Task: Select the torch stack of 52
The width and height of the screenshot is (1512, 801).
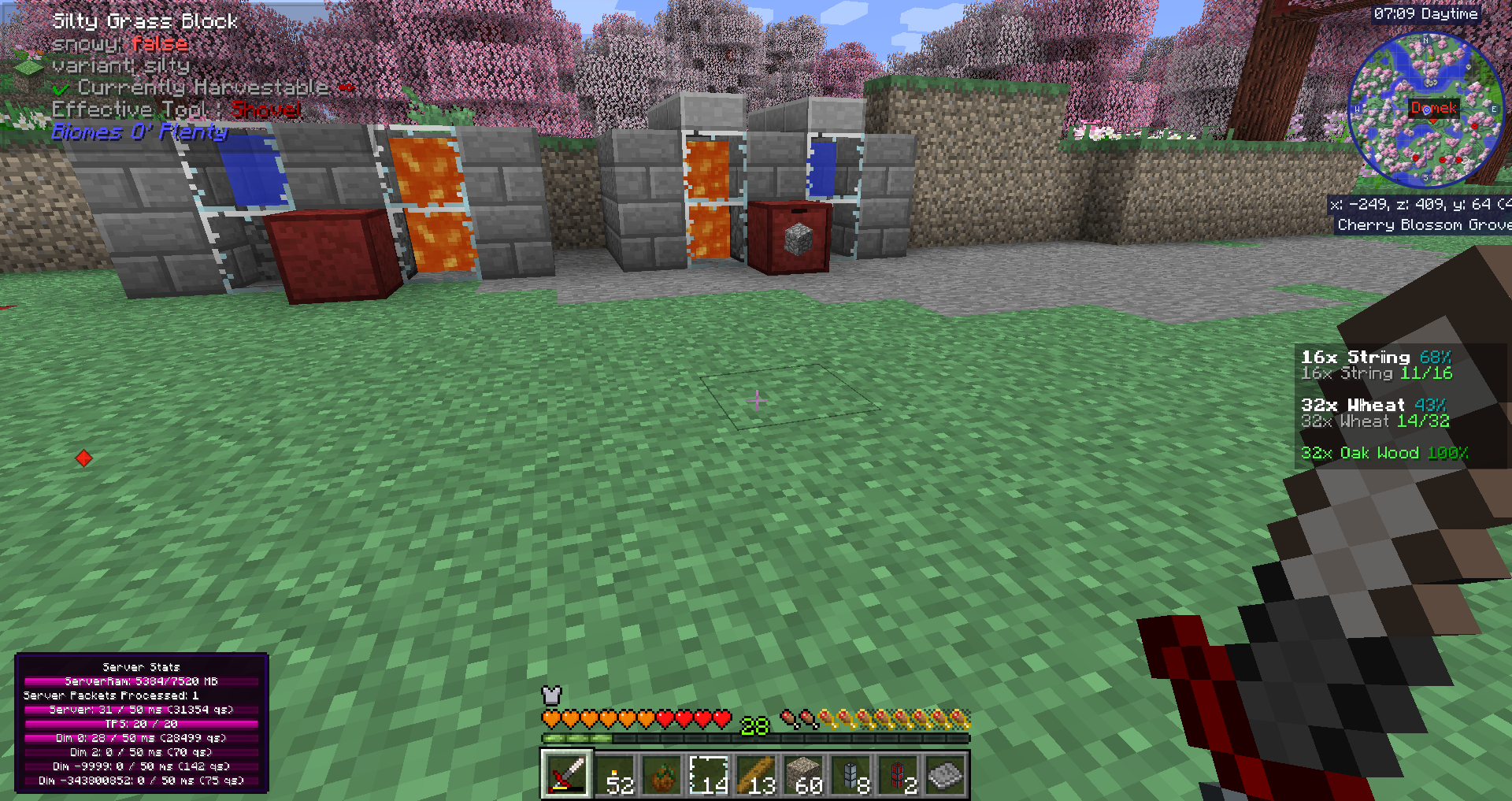Action: tap(615, 775)
